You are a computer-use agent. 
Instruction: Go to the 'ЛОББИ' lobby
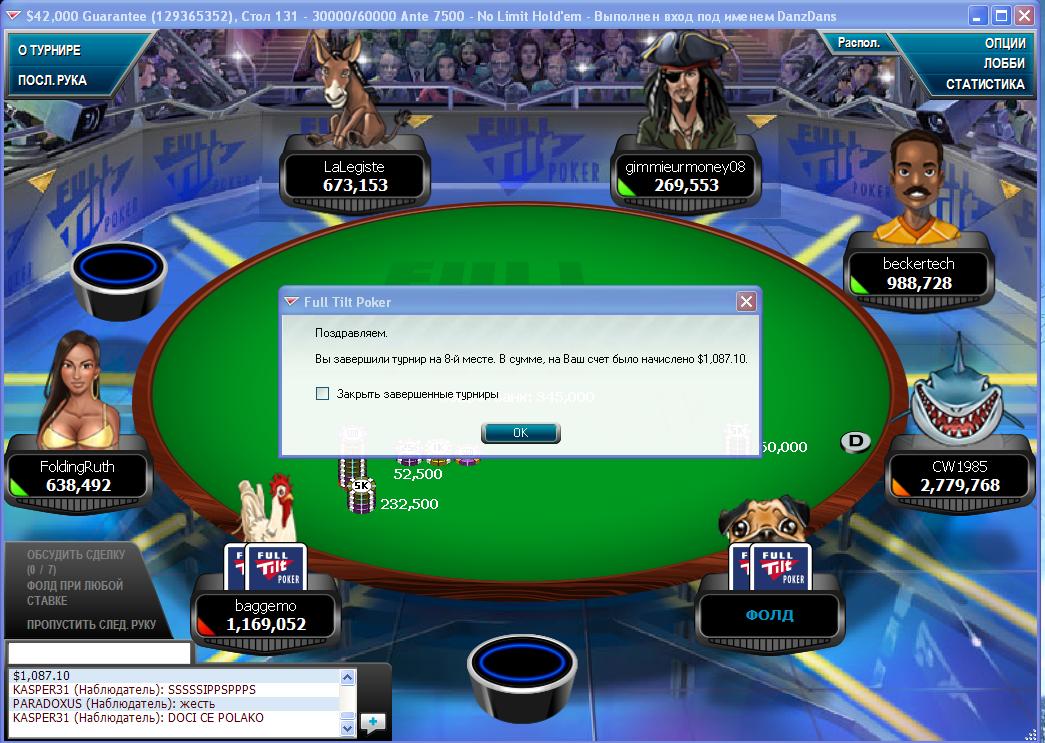pos(1004,63)
